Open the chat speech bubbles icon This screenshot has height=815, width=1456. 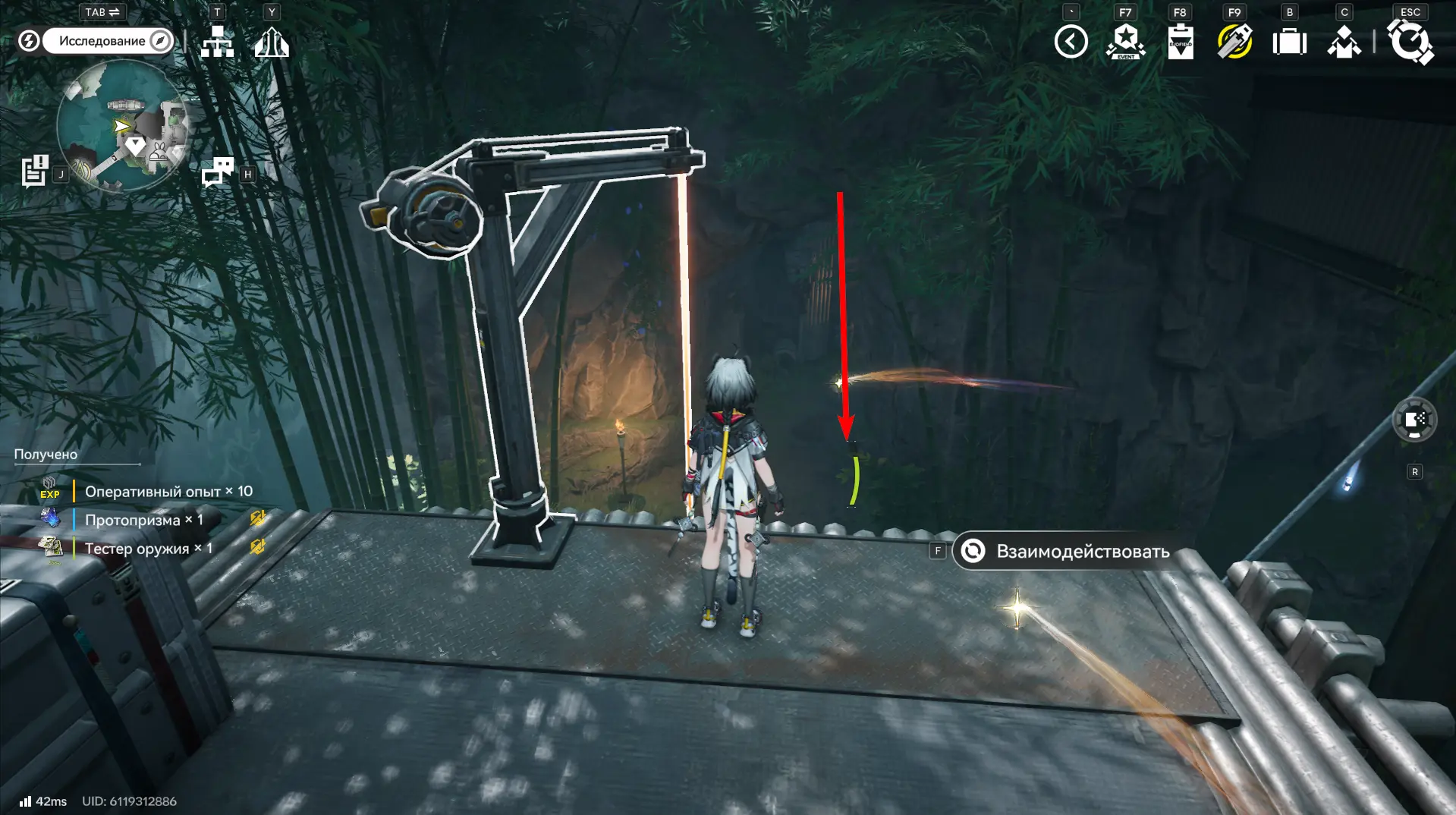point(218,172)
